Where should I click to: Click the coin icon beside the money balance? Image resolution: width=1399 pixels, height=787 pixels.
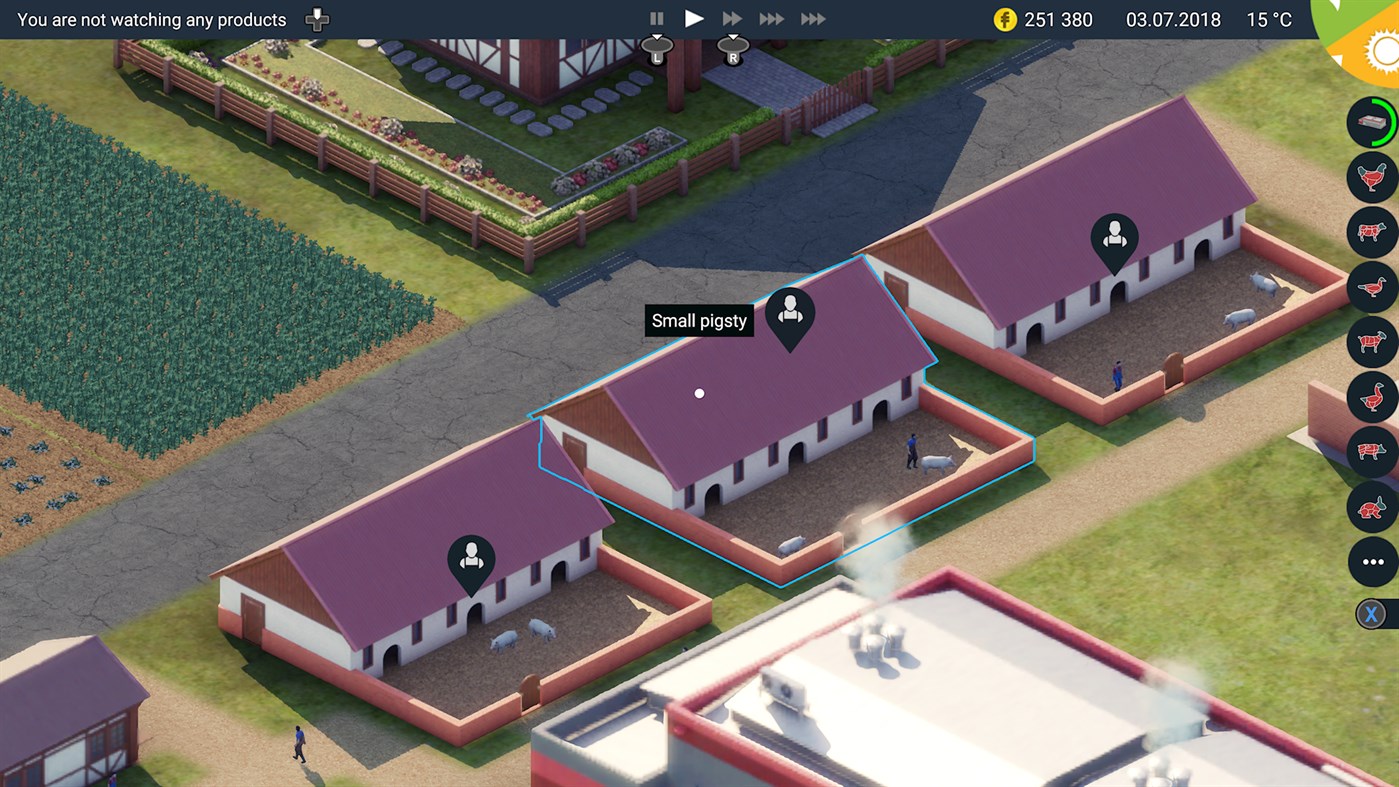pos(1005,19)
